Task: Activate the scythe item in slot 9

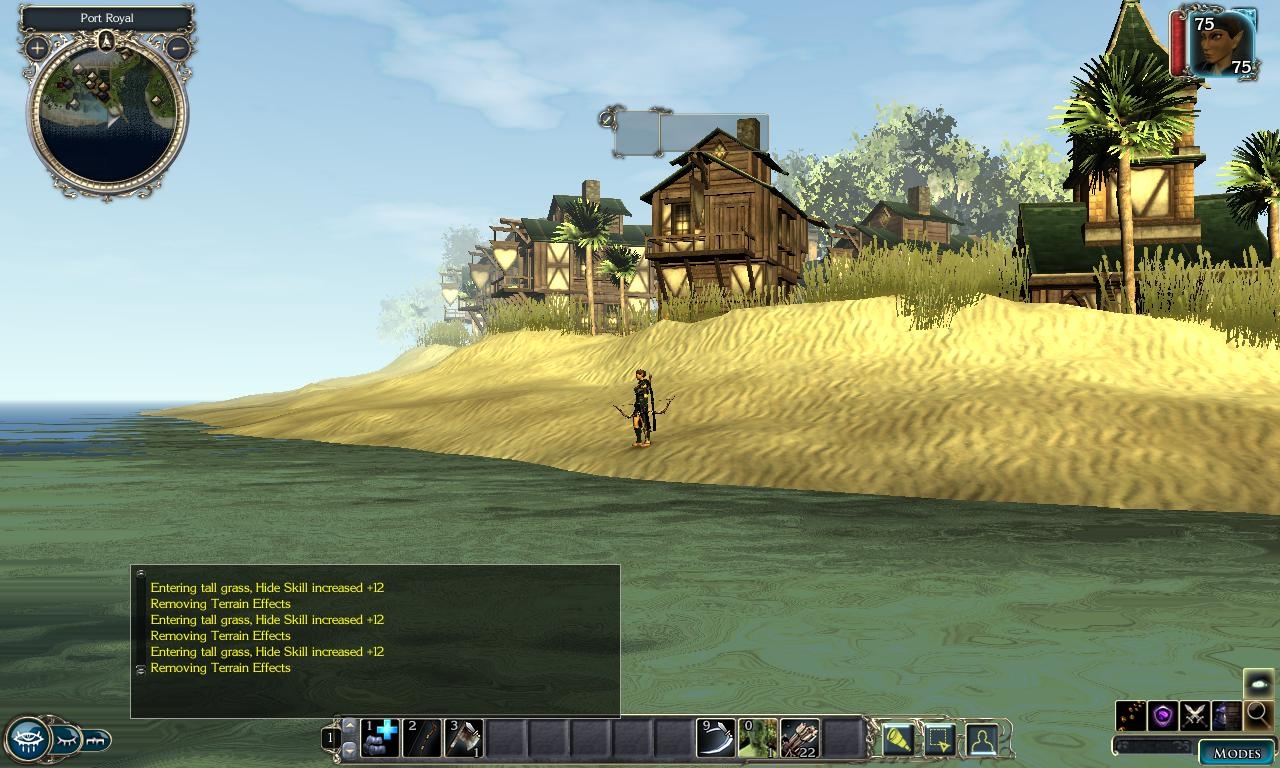Action: pos(716,738)
